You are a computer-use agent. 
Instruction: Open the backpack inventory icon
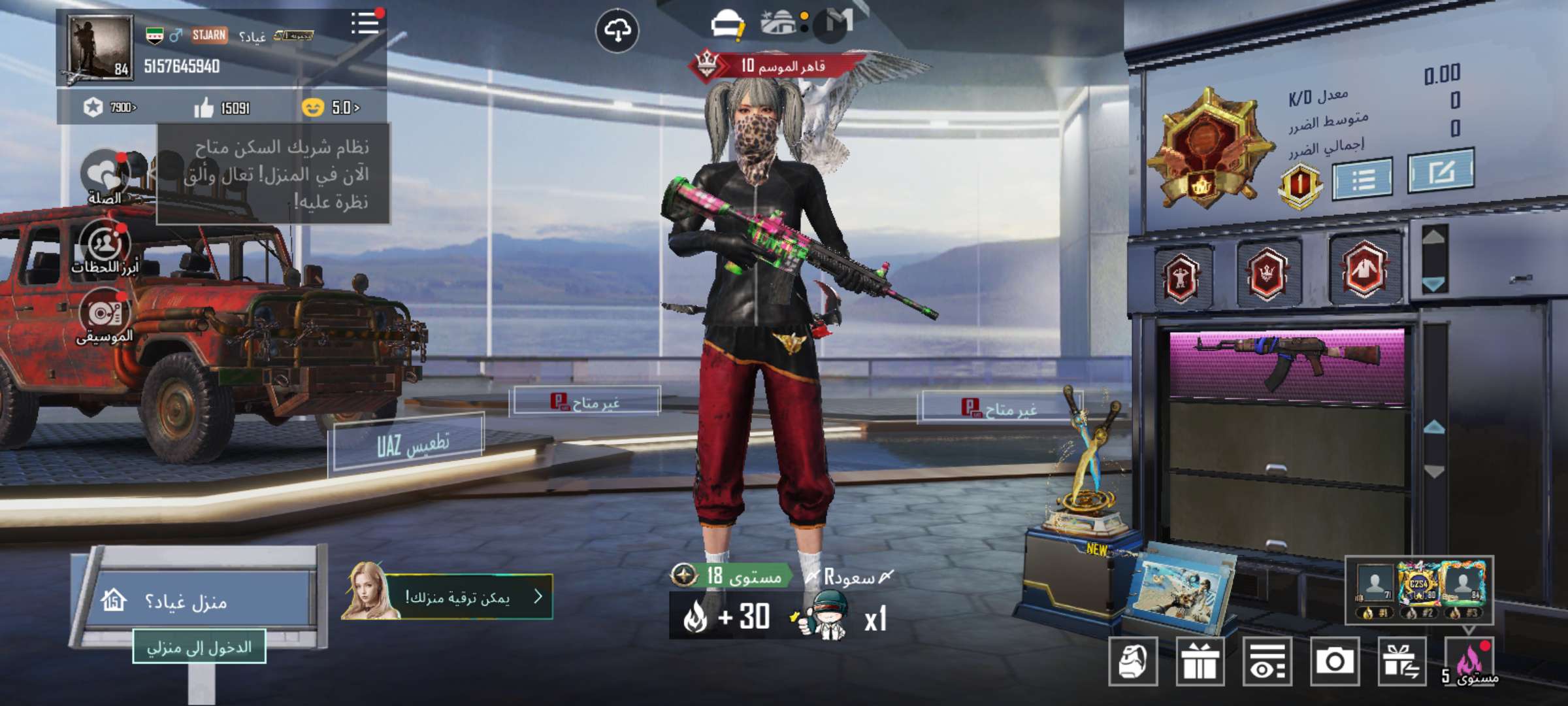tap(1133, 662)
